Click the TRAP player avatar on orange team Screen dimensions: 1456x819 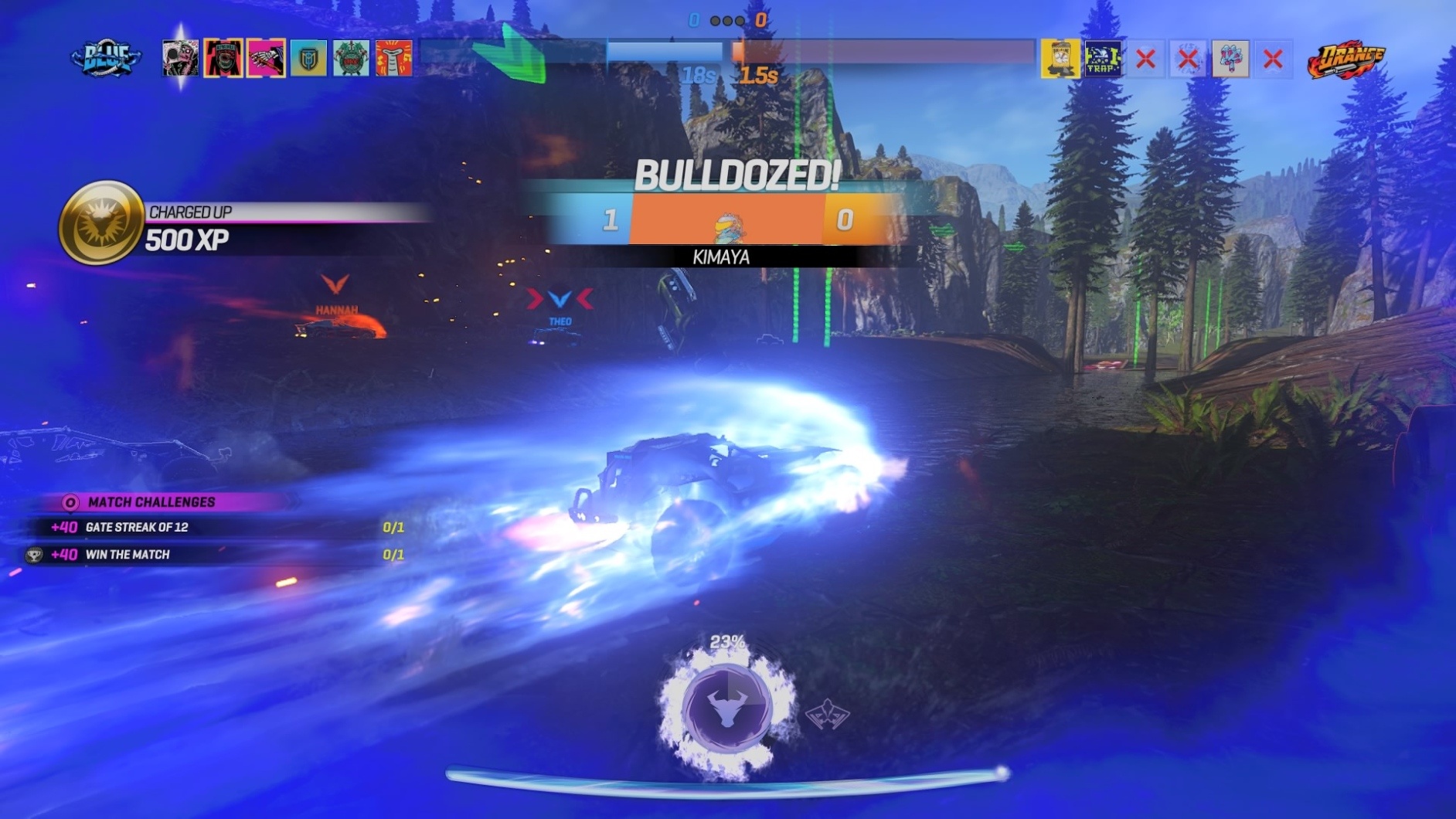pos(1104,57)
